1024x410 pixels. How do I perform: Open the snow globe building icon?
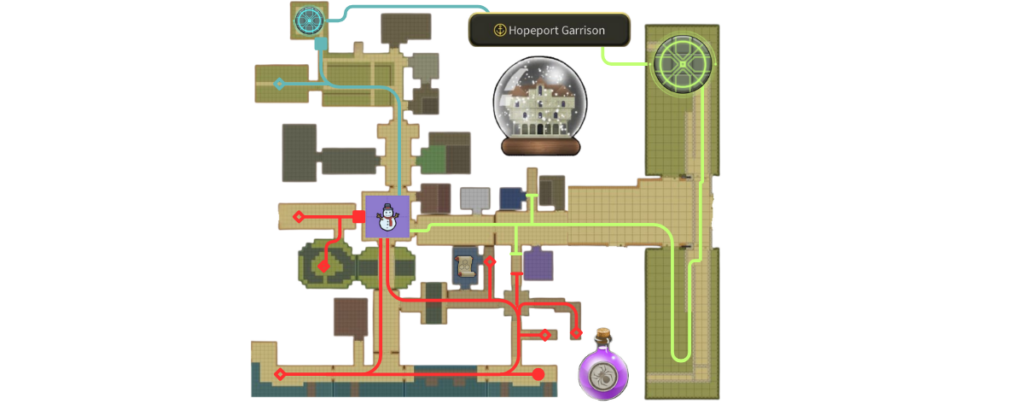coord(540,107)
